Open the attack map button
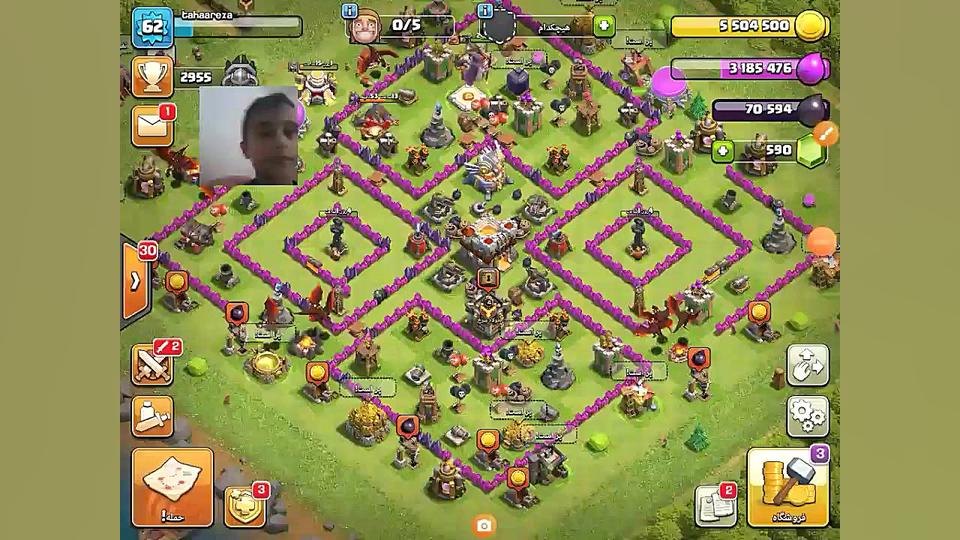Viewport: 960px width, 540px height. [x=172, y=486]
